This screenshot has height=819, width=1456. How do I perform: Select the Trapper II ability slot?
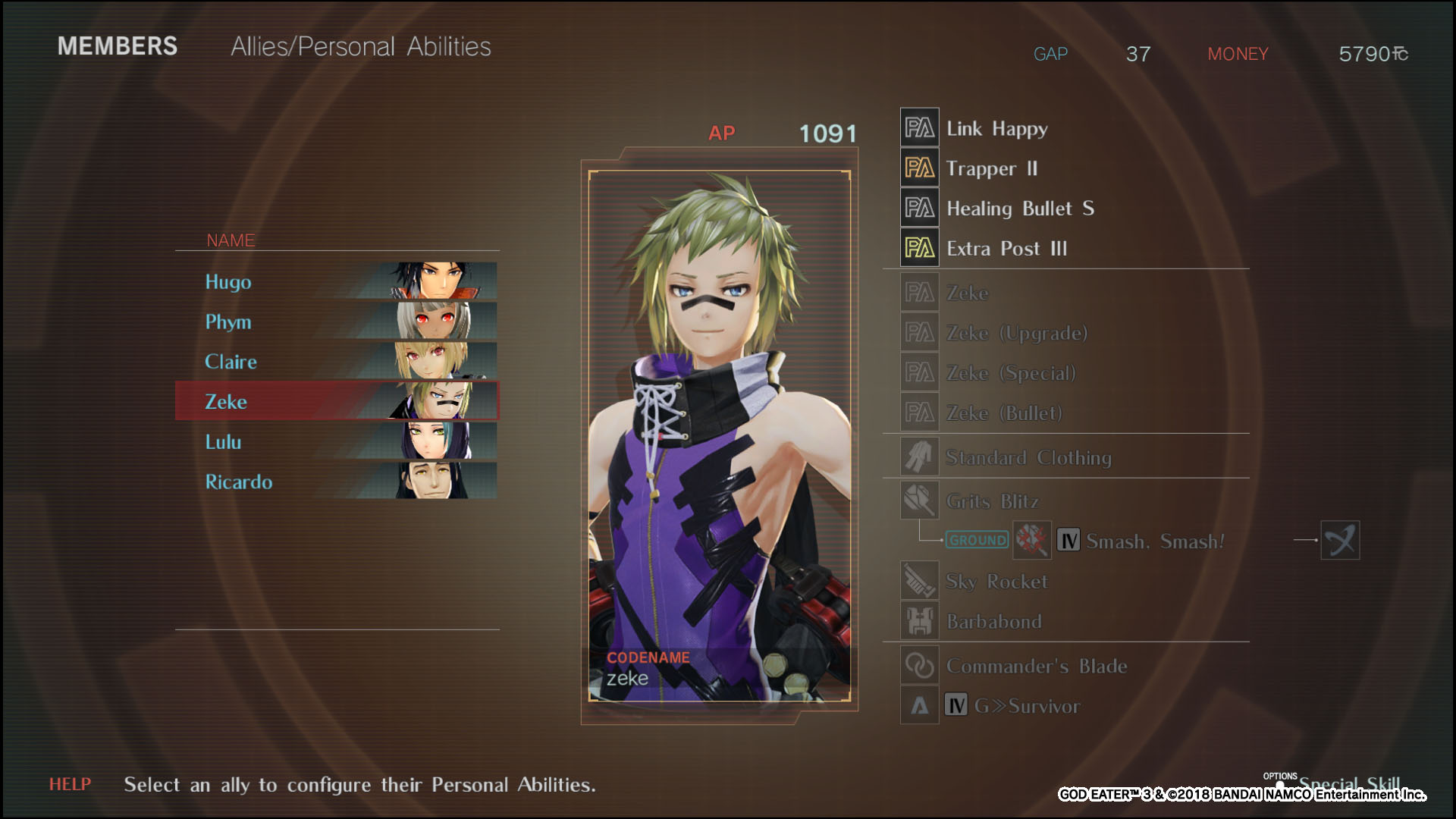click(x=991, y=168)
